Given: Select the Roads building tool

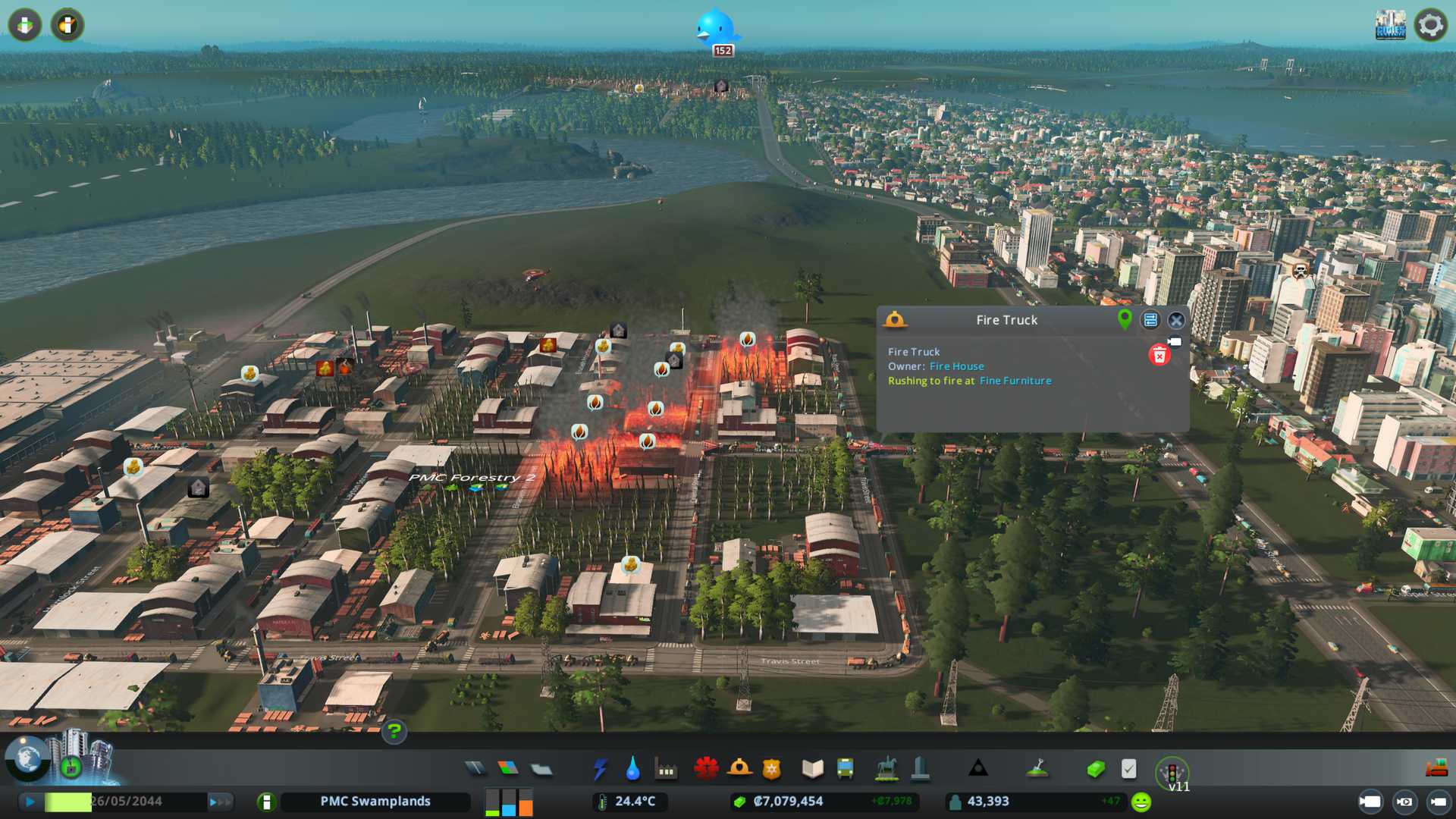Looking at the screenshot, I should (x=475, y=769).
